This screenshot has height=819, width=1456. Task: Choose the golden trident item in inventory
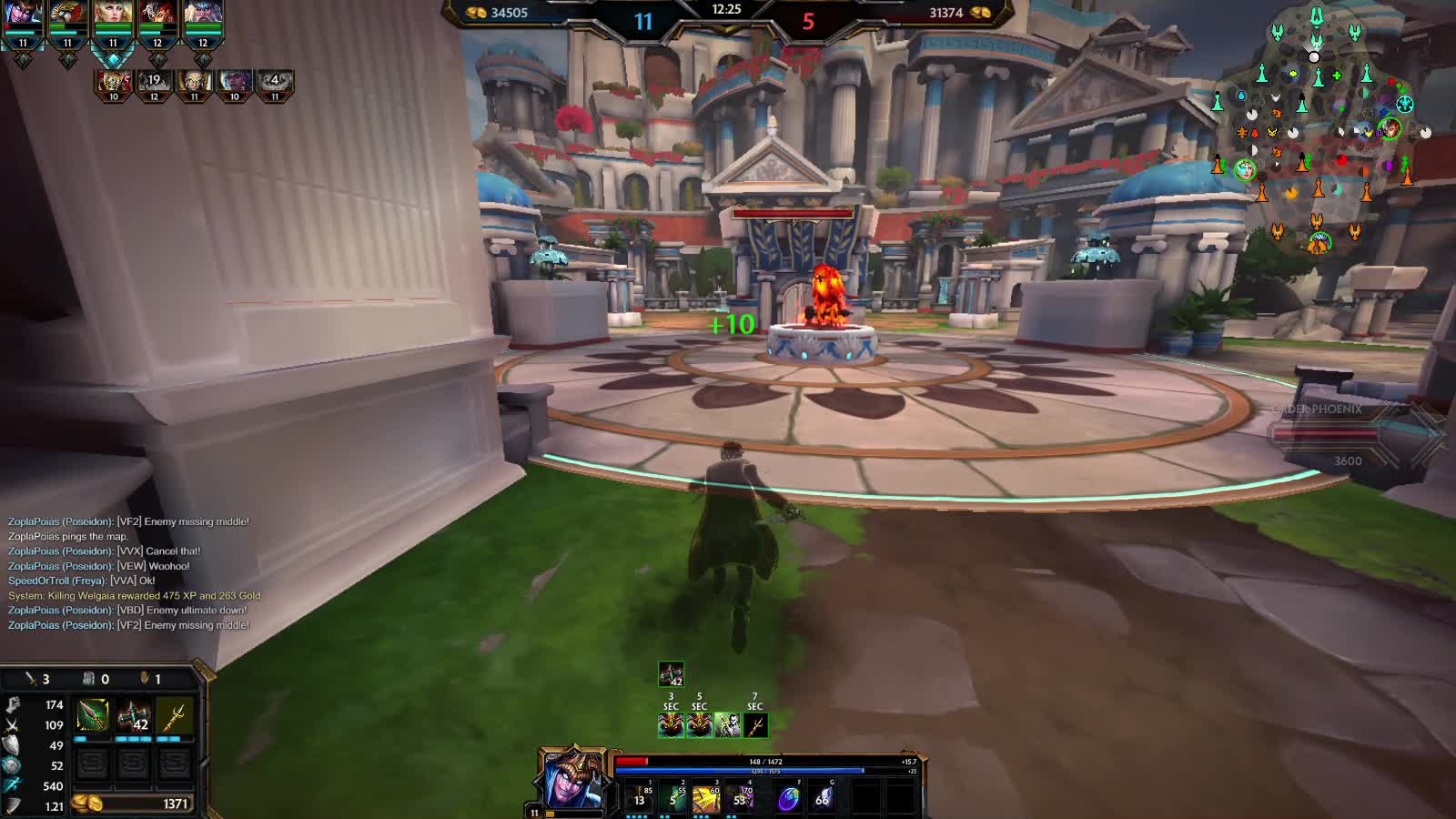click(x=174, y=716)
